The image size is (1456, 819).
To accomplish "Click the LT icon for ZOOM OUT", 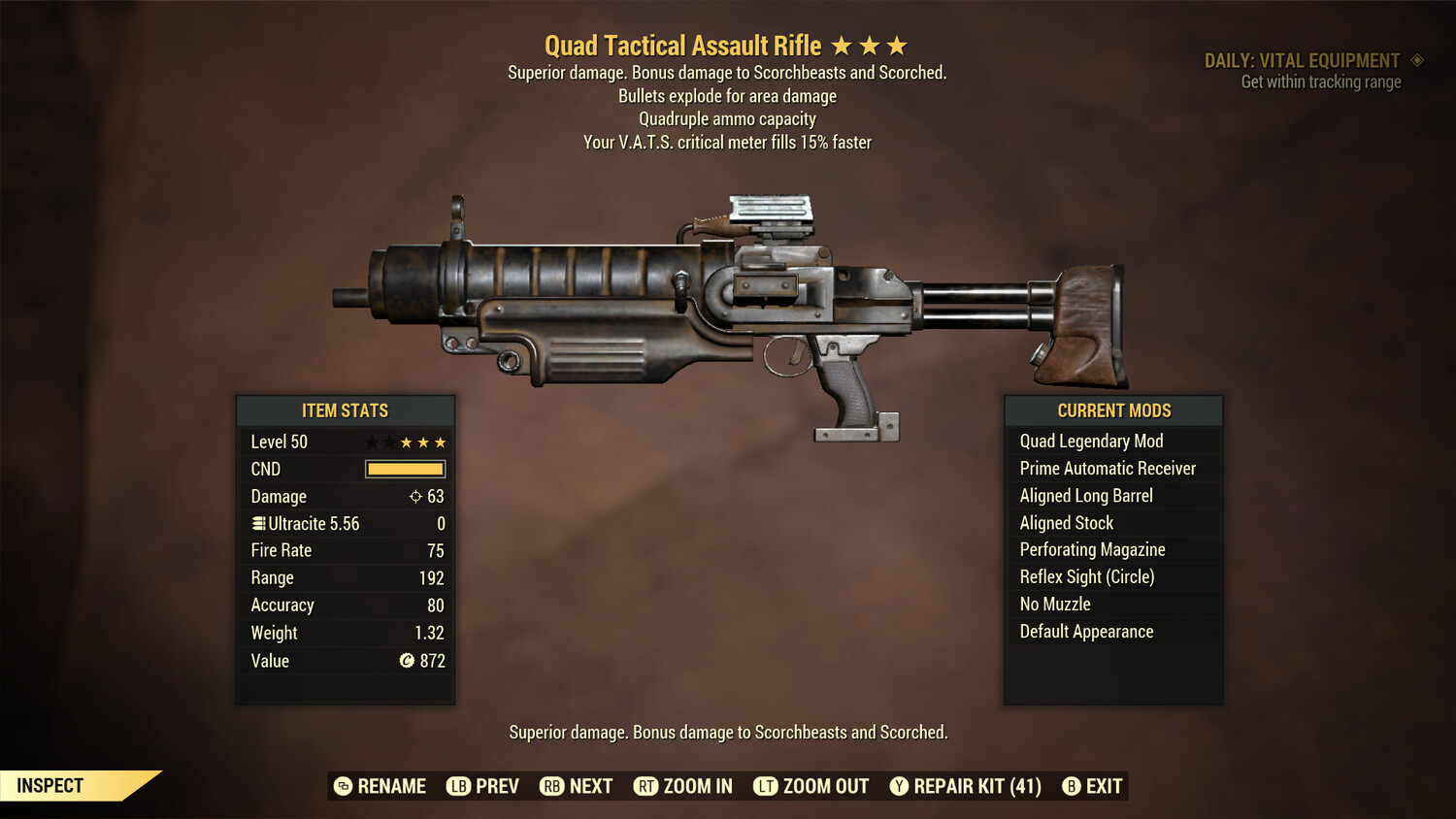I will (x=764, y=786).
